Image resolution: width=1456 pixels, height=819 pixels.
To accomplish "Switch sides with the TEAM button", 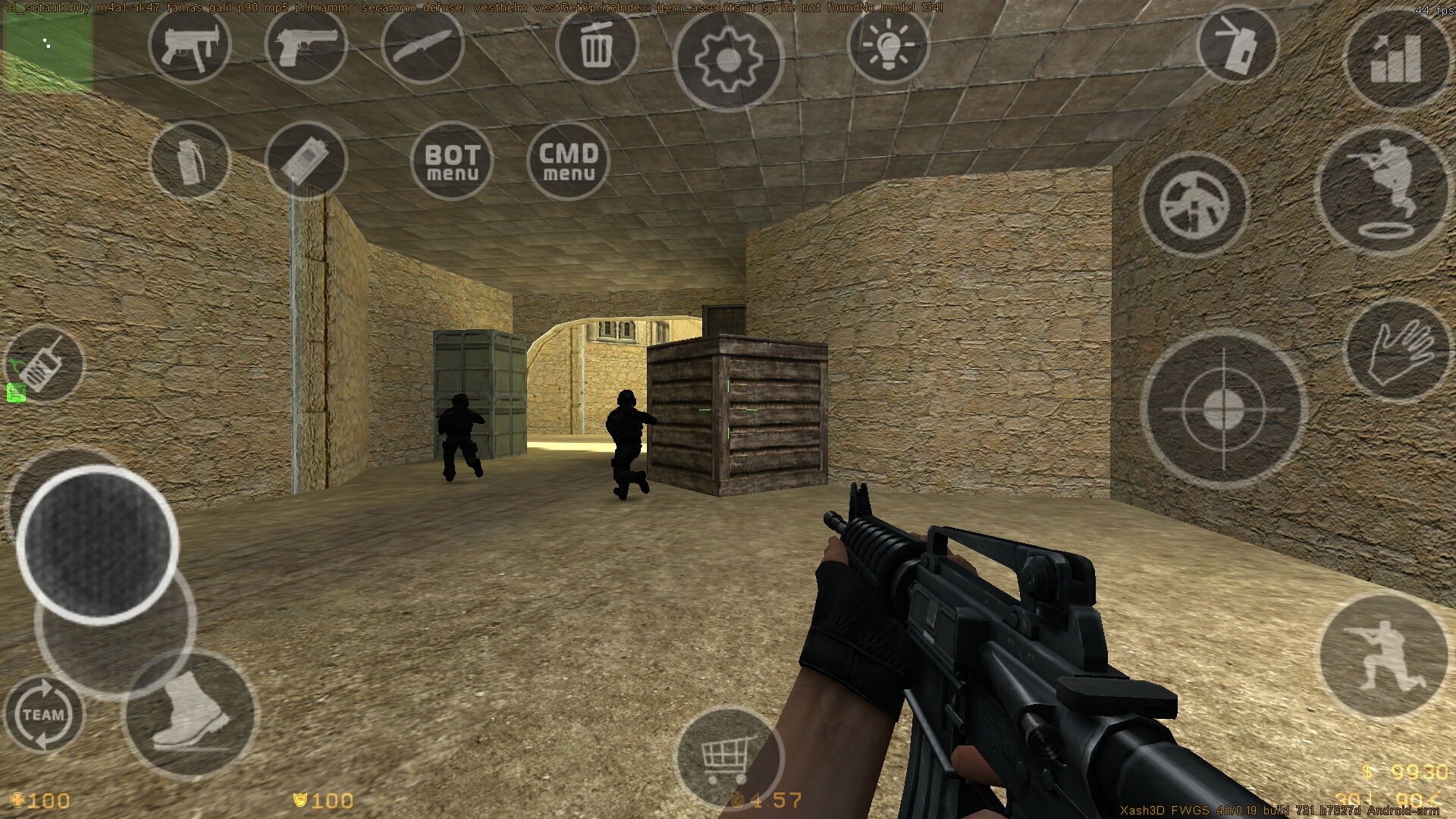I will pyautogui.click(x=44, y=713).
